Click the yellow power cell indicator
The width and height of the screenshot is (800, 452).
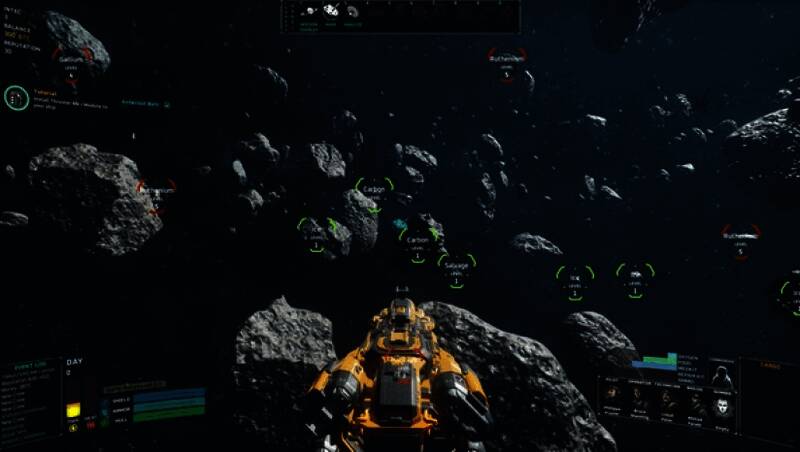point(73,410)
